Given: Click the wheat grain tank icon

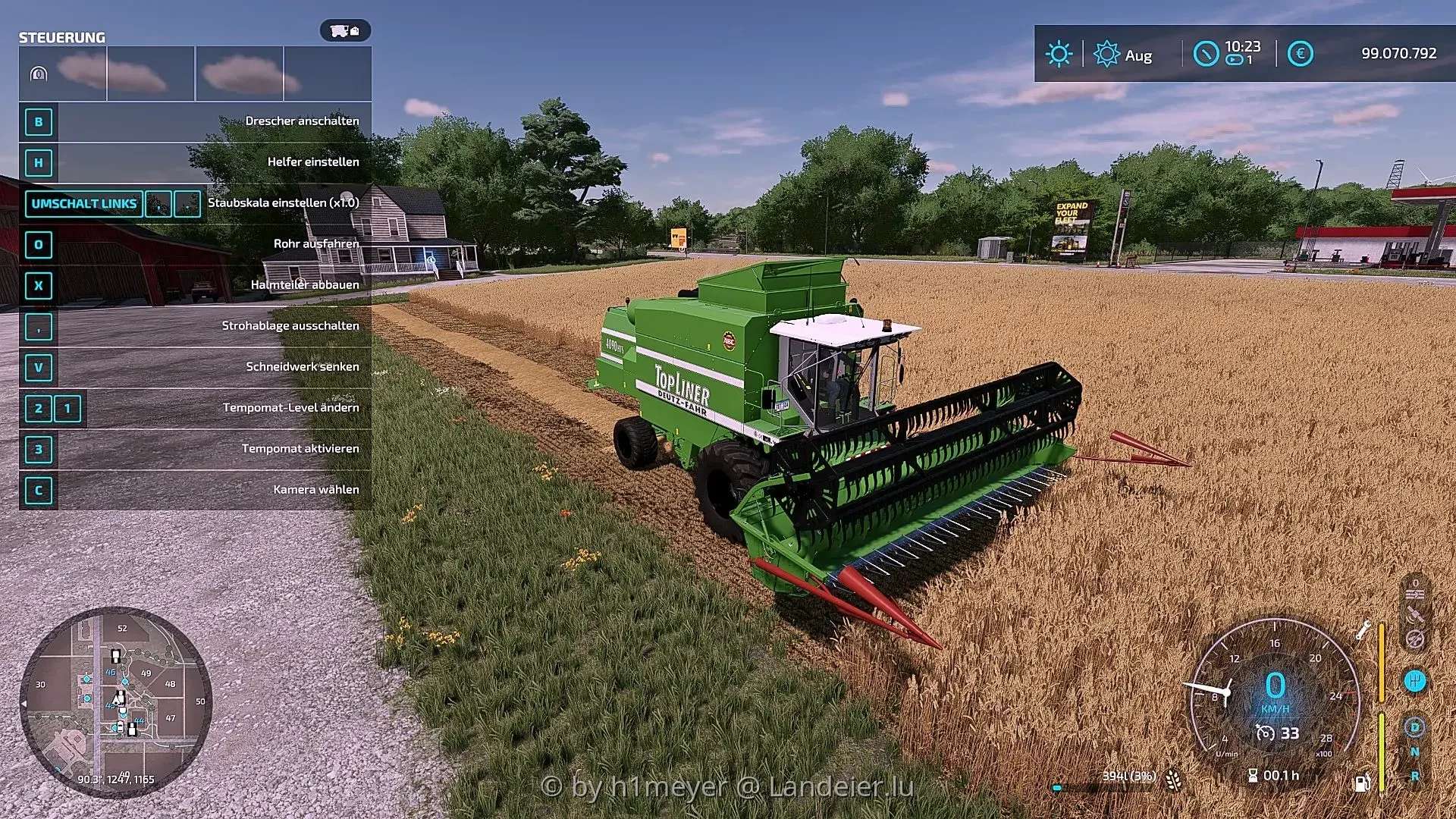Looking at the screenshot, I should click(1173, 778).
